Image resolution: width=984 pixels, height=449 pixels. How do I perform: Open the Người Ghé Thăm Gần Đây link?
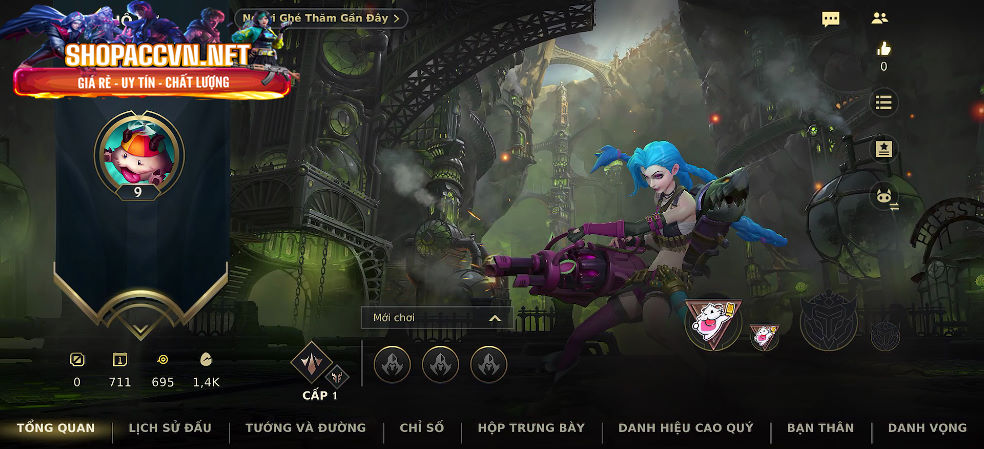click(322, 18)
